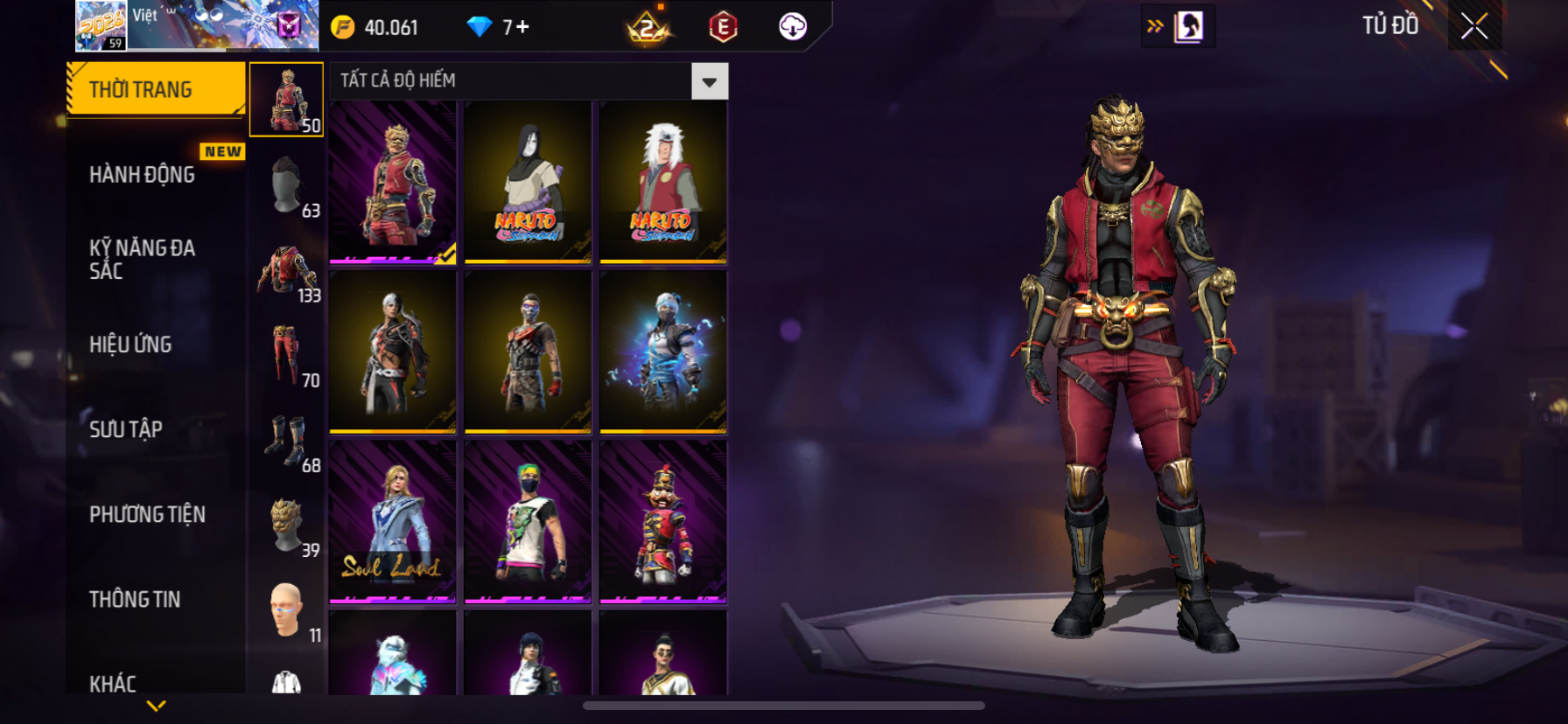1568x724 pixels.
Task: Open the head mask category with 63 items
Action: [287, 186]
